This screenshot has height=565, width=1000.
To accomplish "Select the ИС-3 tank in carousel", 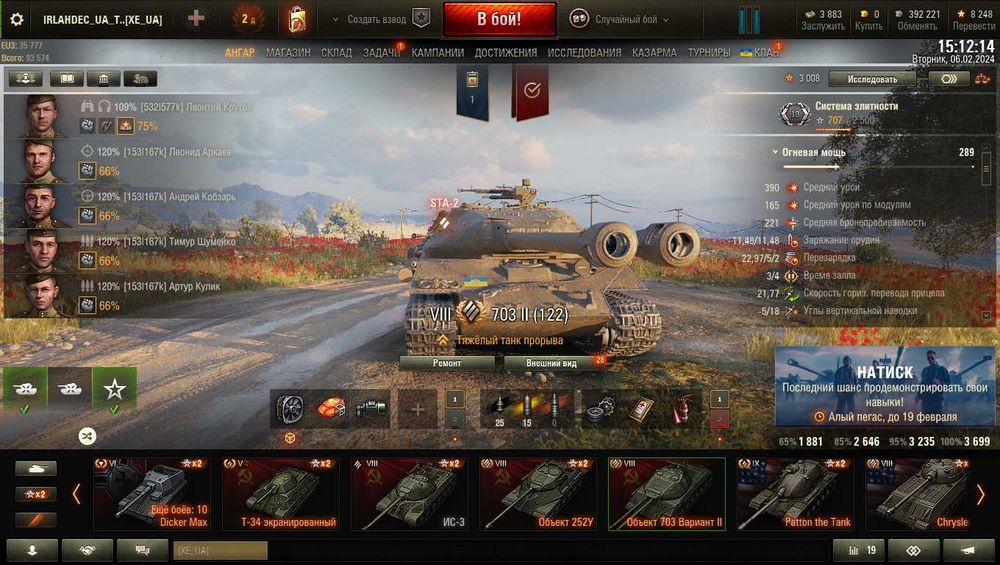I will click(x=413, y=494).
